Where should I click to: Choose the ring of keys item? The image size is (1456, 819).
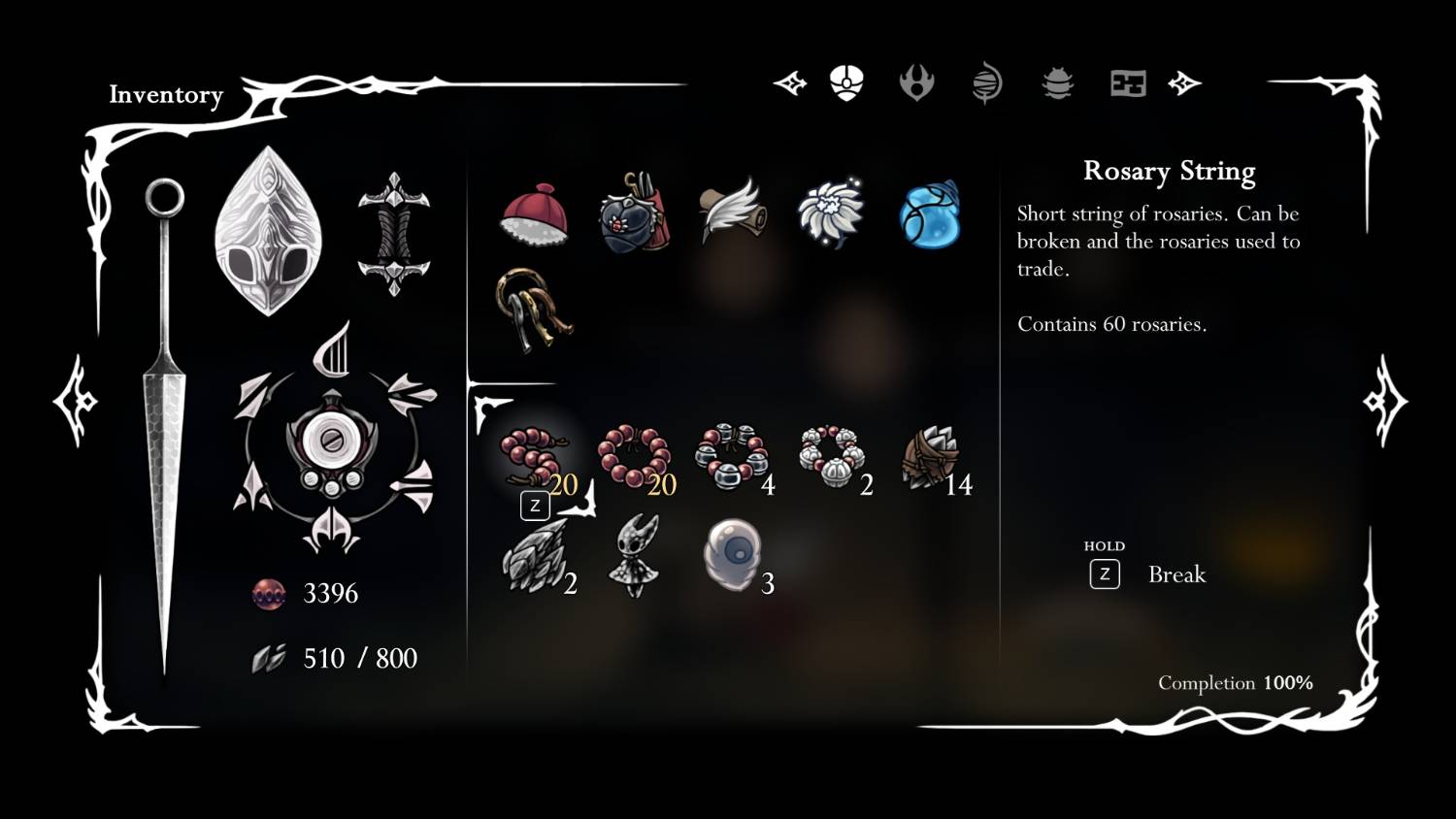pos(534,307)
